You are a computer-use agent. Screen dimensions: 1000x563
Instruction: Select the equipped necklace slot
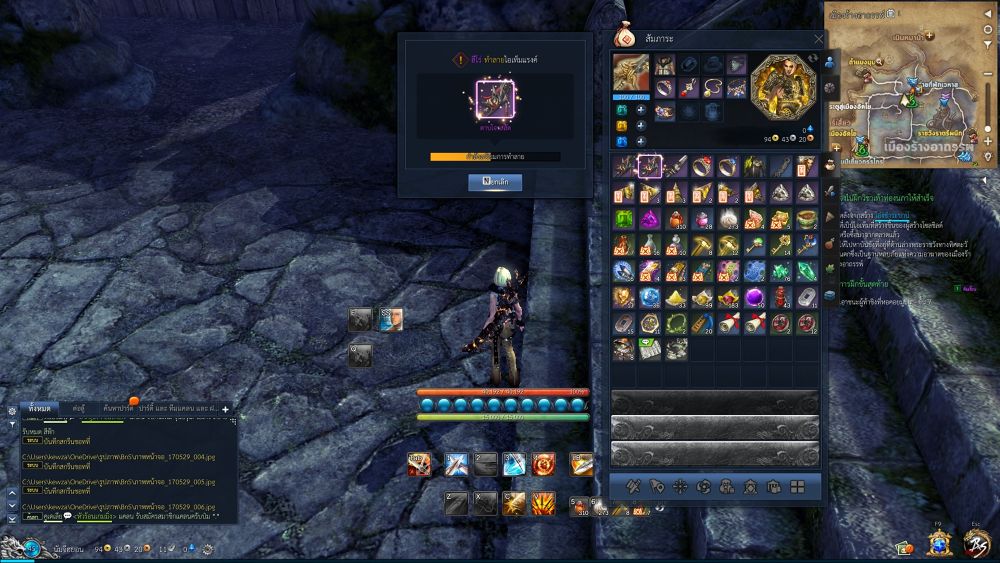663,89
